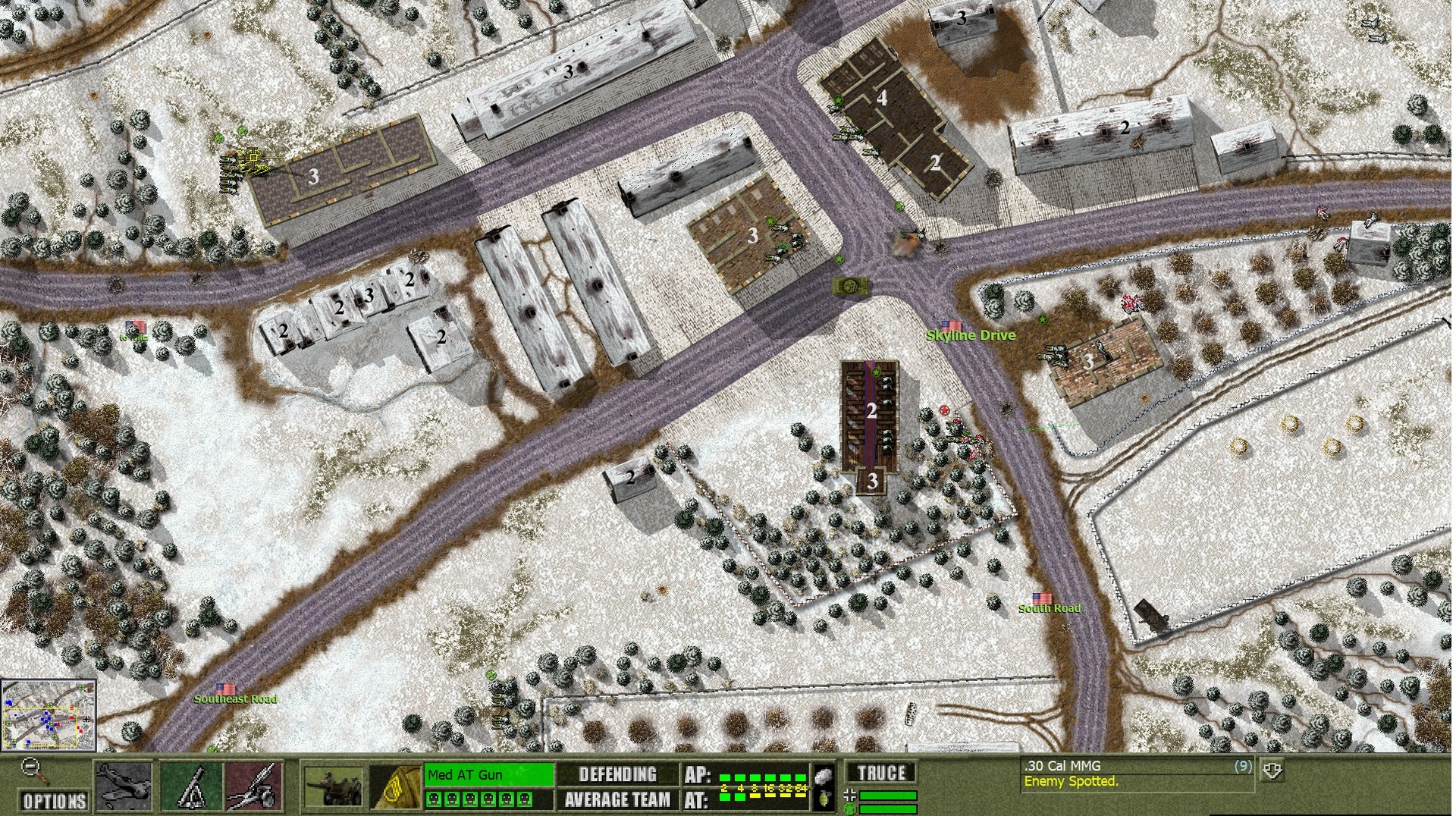The image size is (1456, 816).
Task: Click the German cross morale insignia
Action: pyautogui.click(x=851, y=795)
